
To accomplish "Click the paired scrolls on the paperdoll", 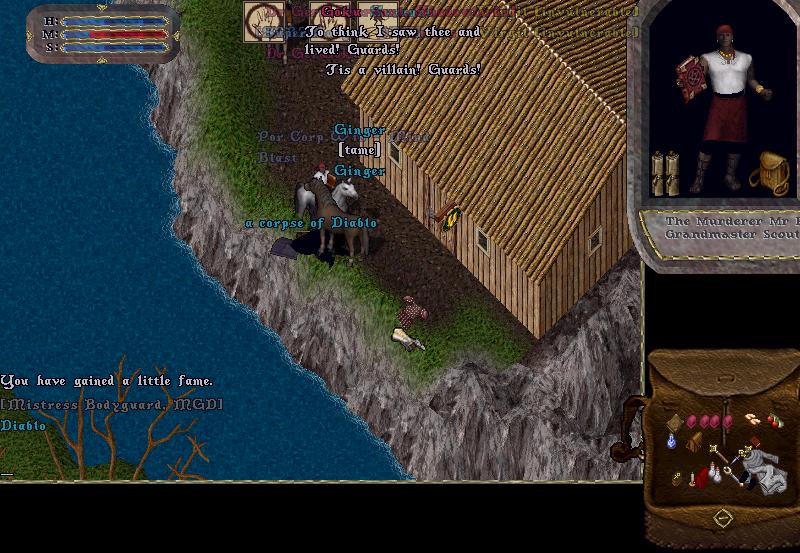I will [665, 173].
